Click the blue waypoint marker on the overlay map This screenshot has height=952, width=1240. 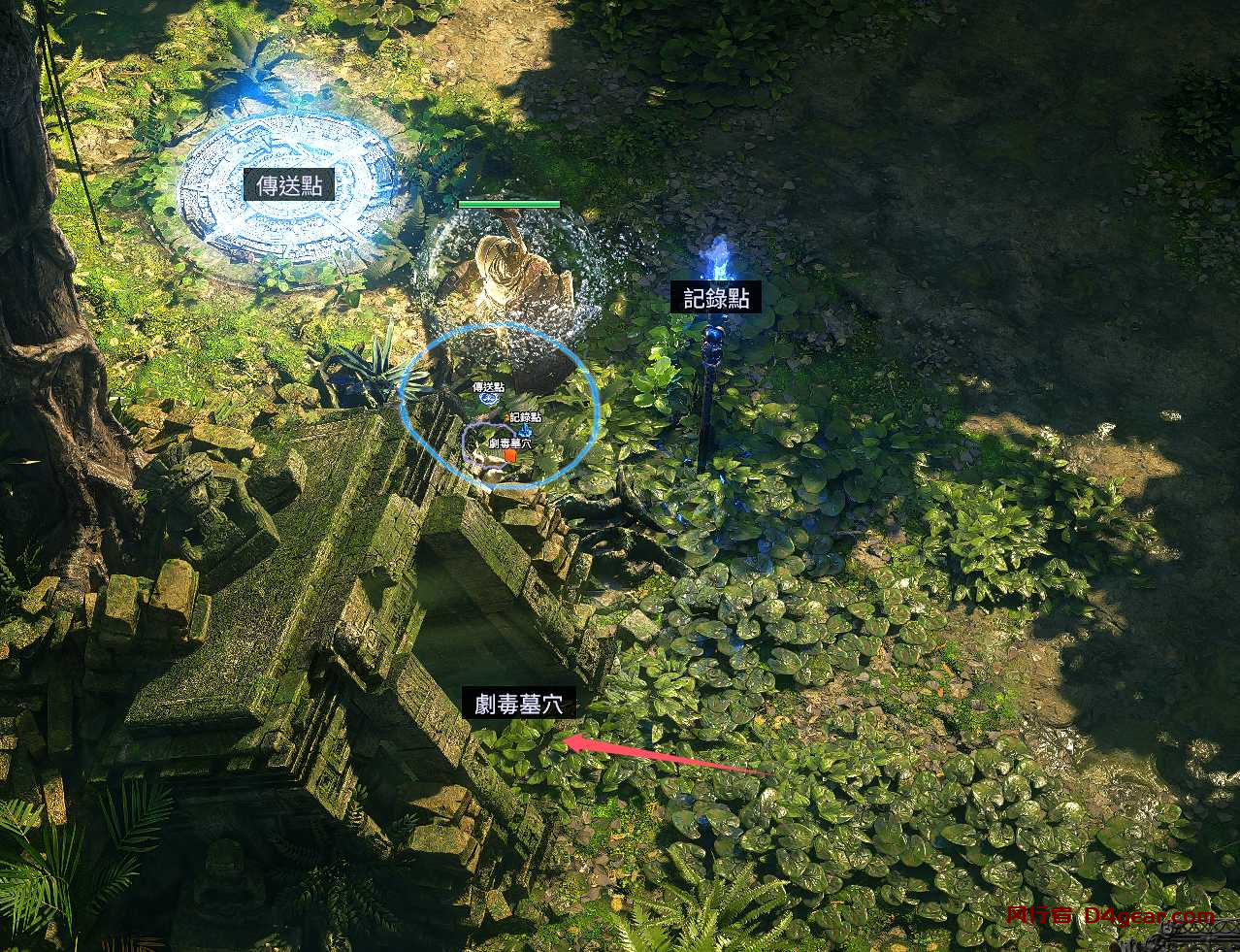[488, 400]
